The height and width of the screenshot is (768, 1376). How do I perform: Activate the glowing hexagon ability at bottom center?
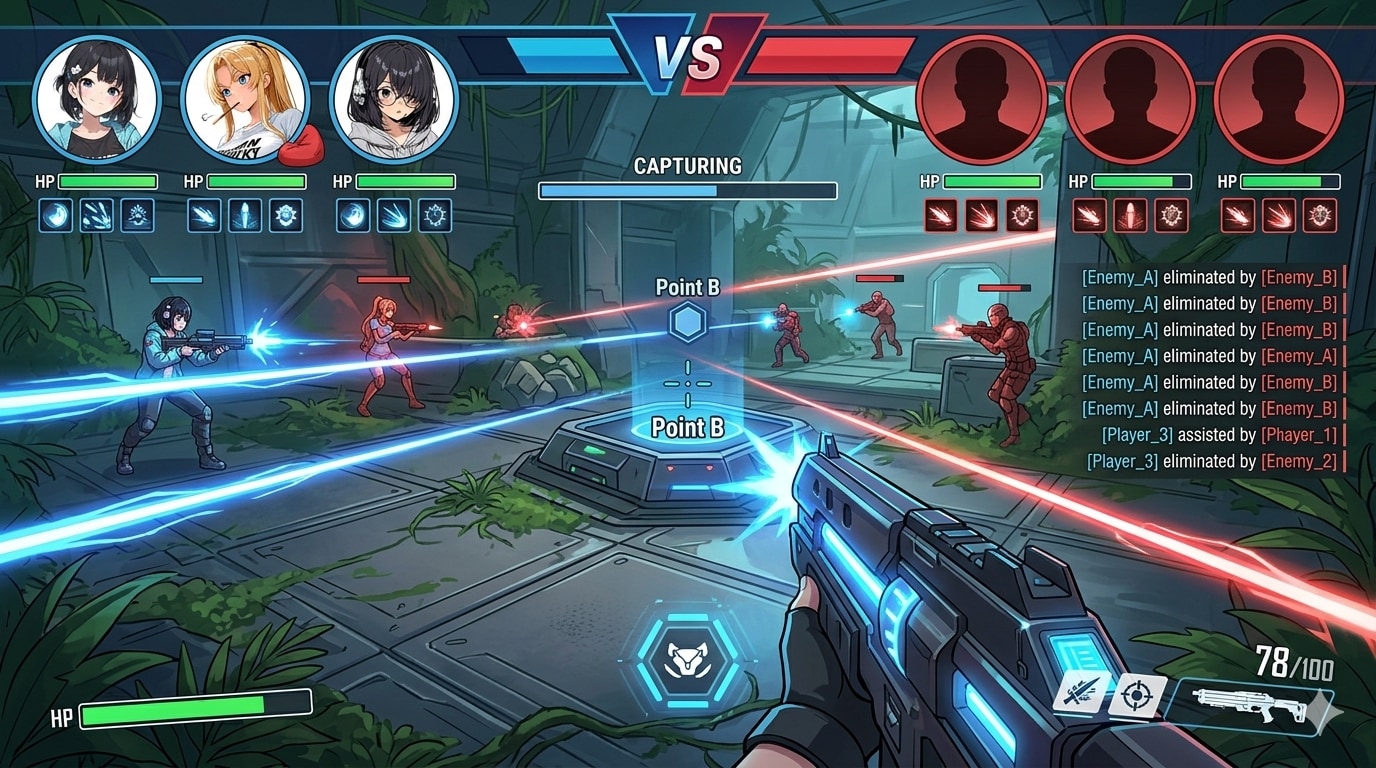click(688, 658)
